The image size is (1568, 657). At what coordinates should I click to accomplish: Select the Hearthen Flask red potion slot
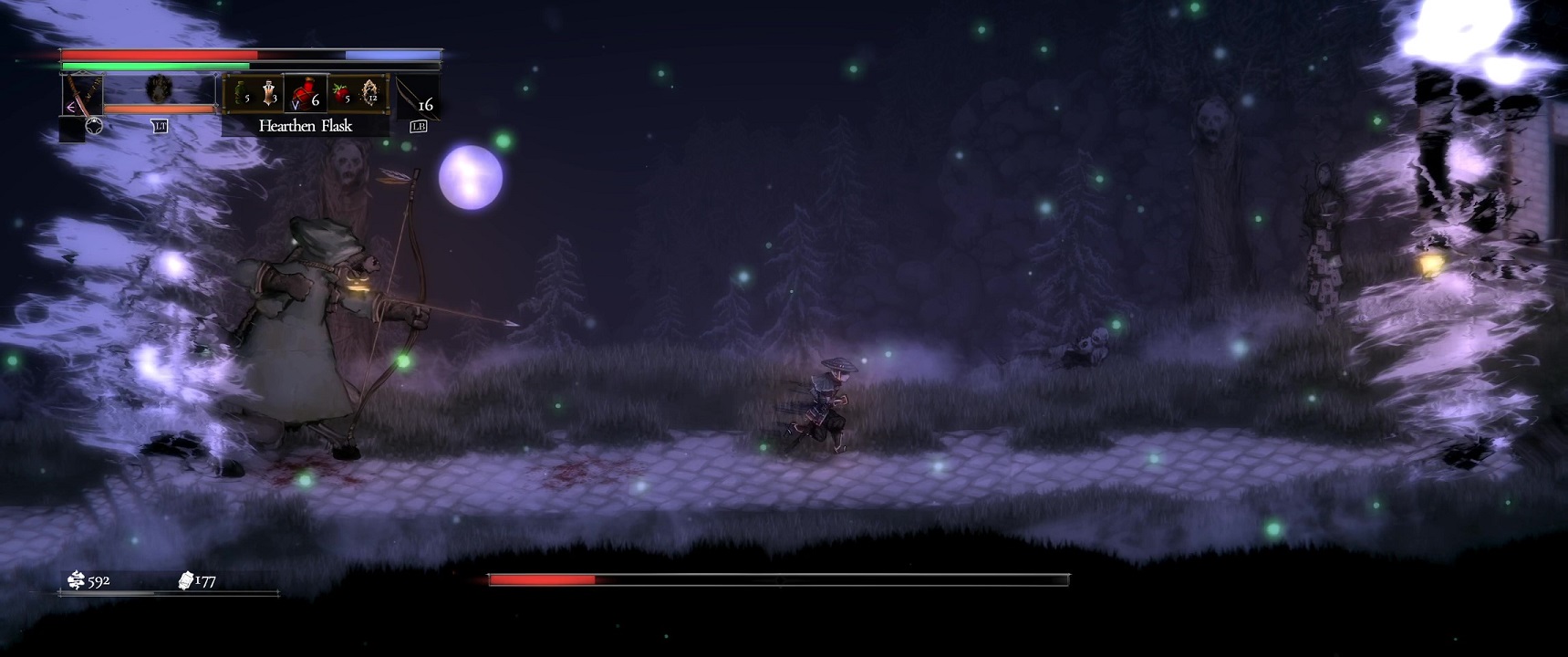click(305, 93)
